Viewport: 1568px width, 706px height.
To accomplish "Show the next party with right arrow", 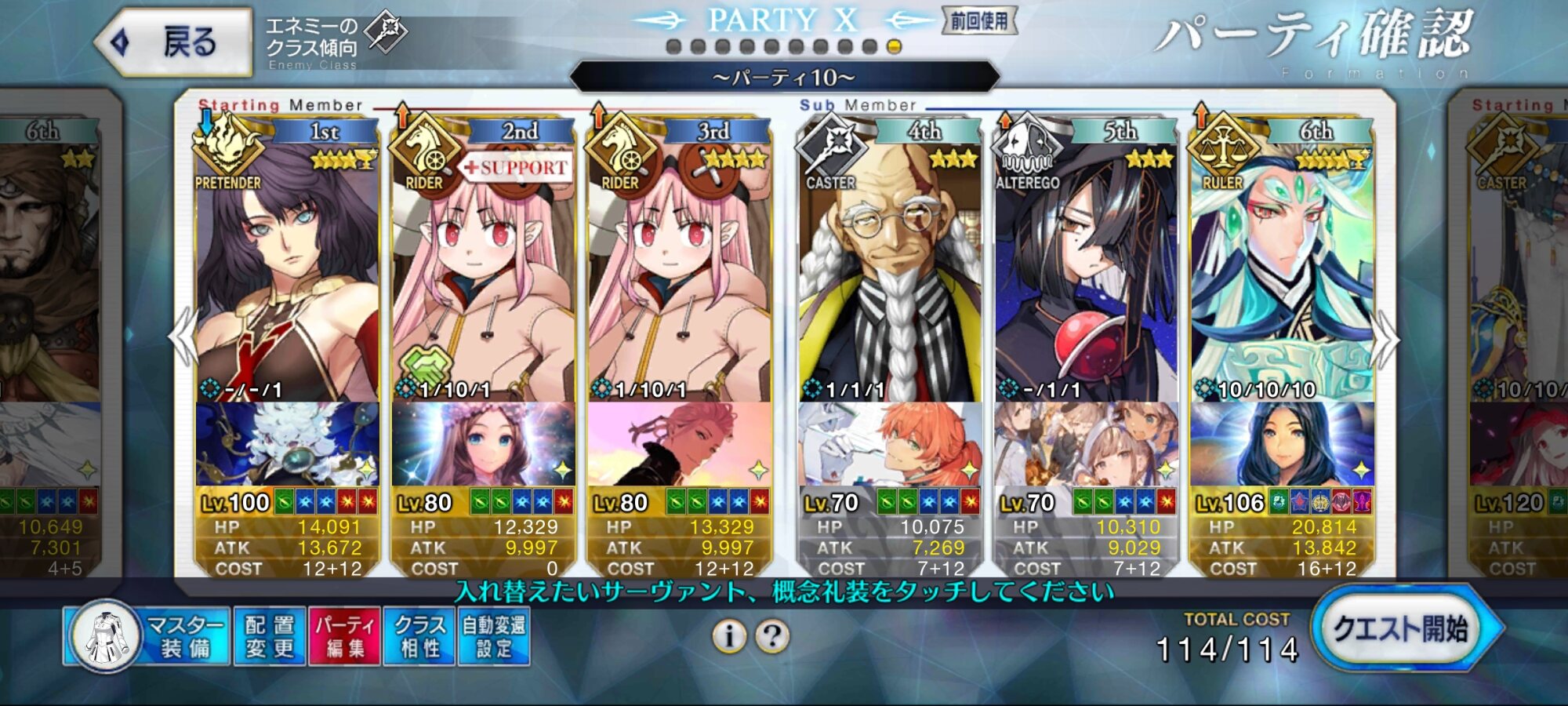I will [1386, 339].
